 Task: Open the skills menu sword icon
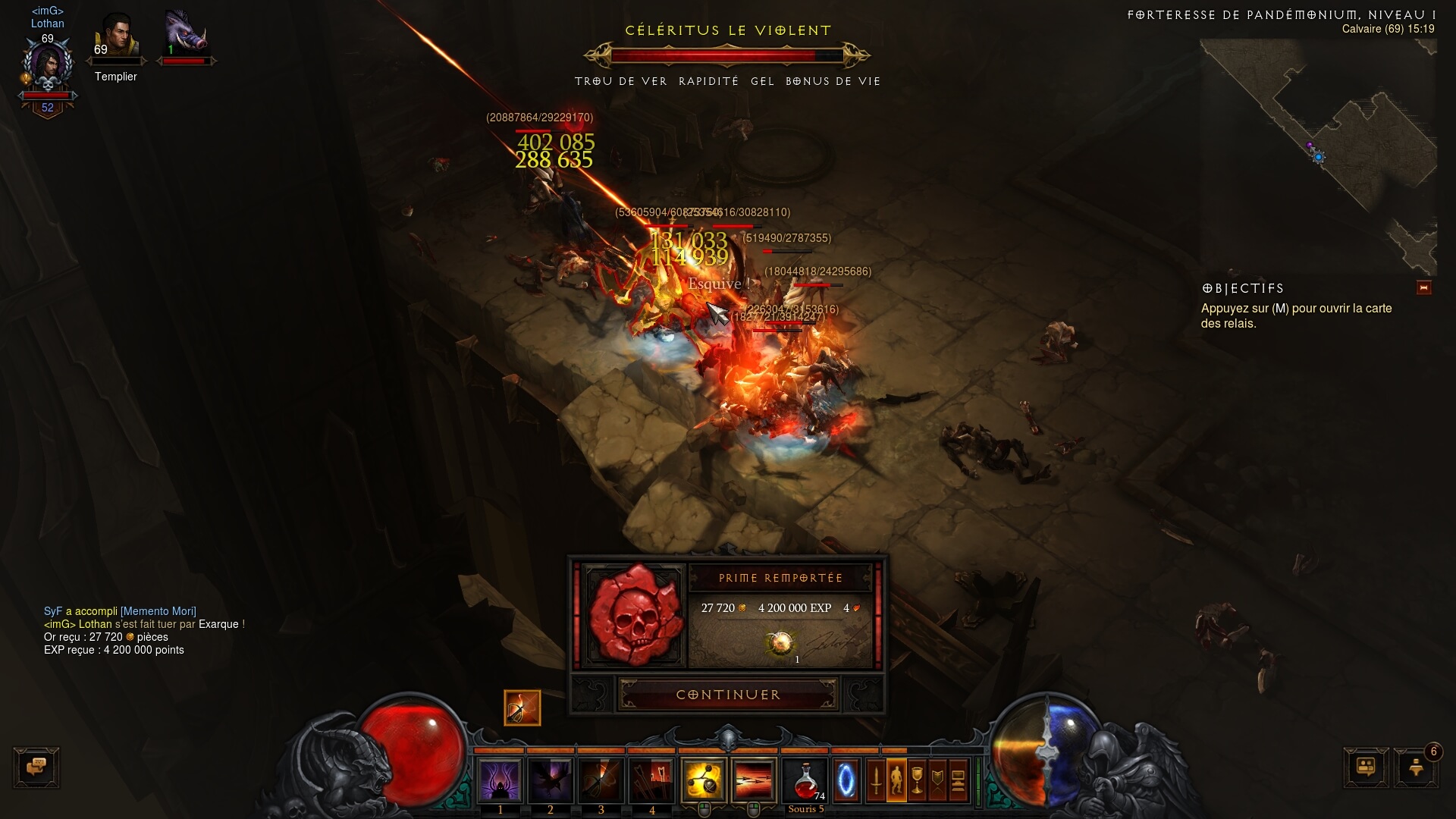[x=876, y=780]
